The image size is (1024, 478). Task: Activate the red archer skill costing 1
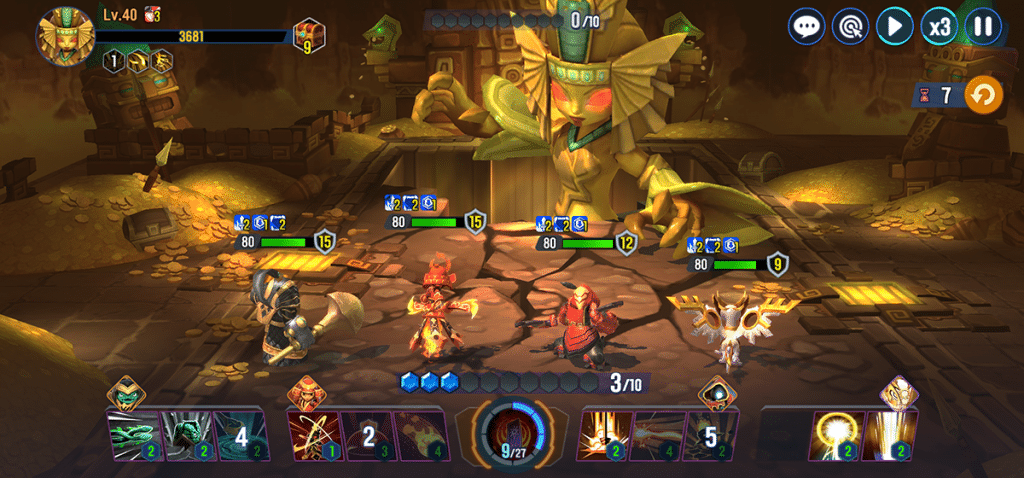(314, 435)
